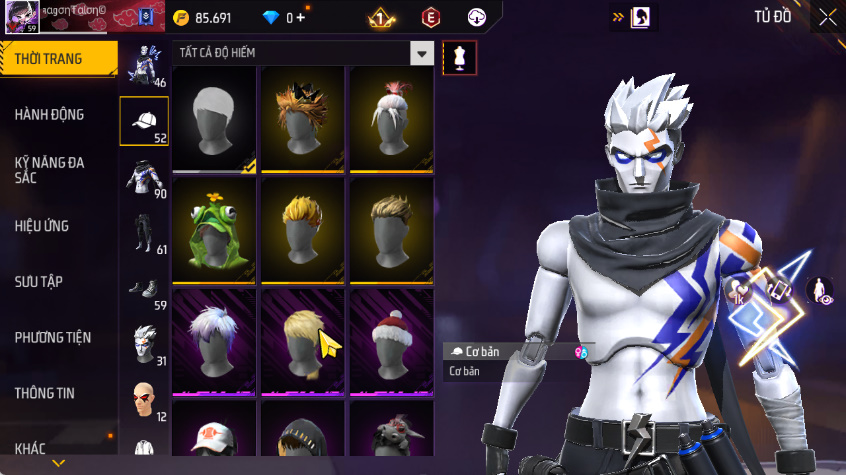Open the Thời Trang tab
Image resolution: width=846 pixels, height=475 pixels.
click(x=50, y=59)
